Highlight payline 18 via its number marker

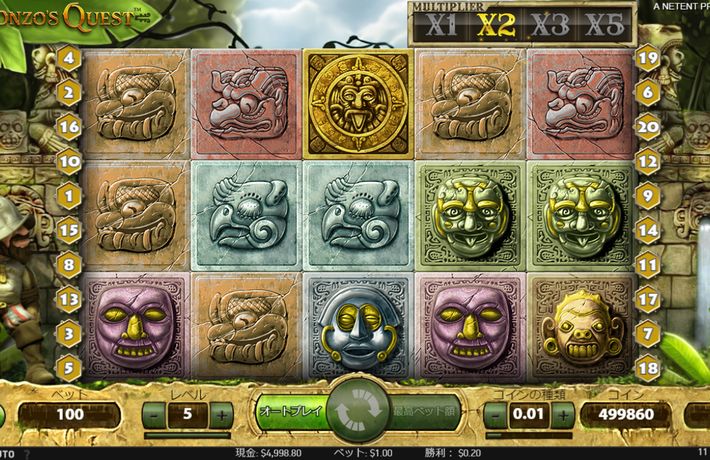(647, 368)
